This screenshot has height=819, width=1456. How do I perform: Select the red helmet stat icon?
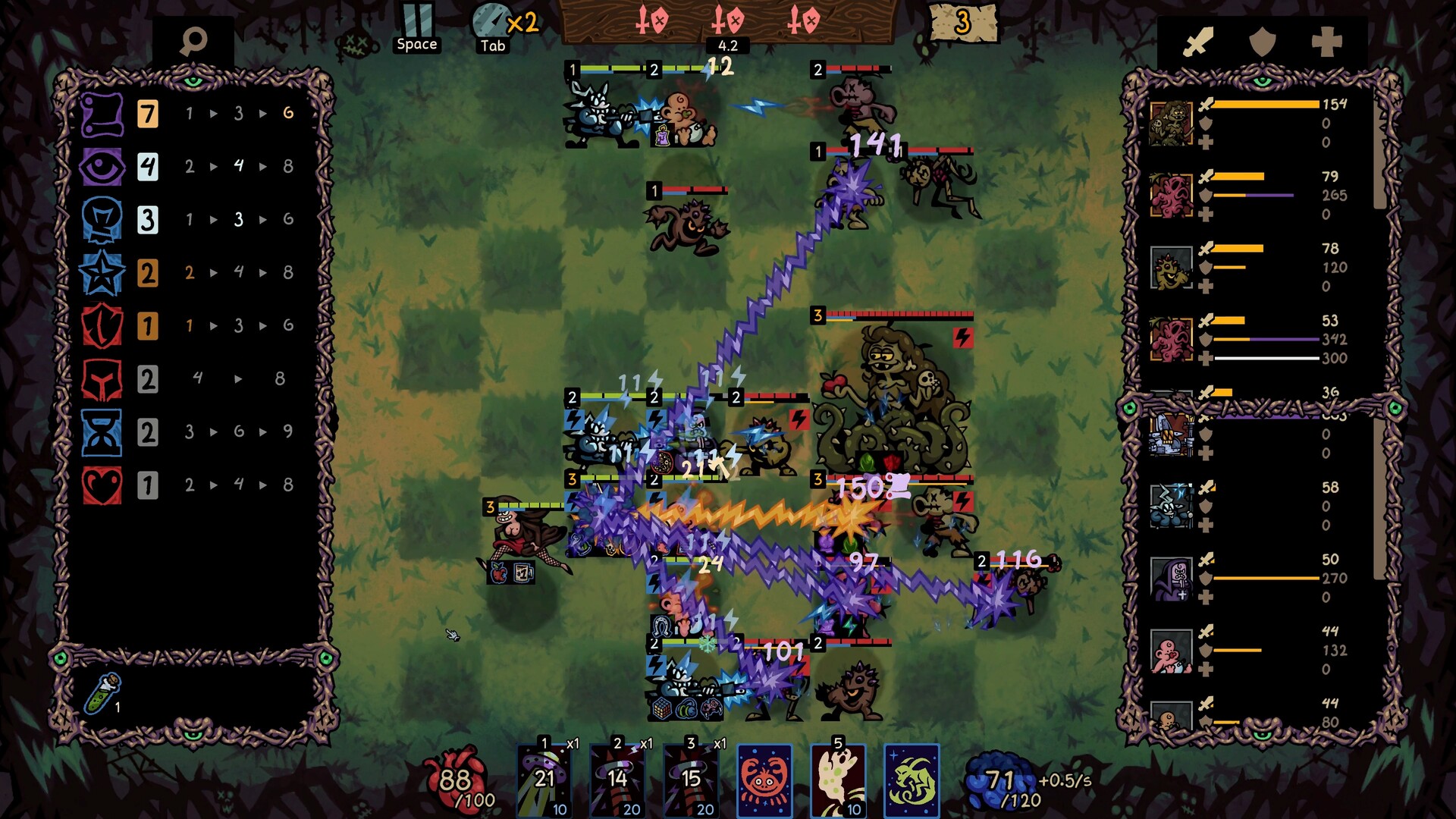pos(102,379)
